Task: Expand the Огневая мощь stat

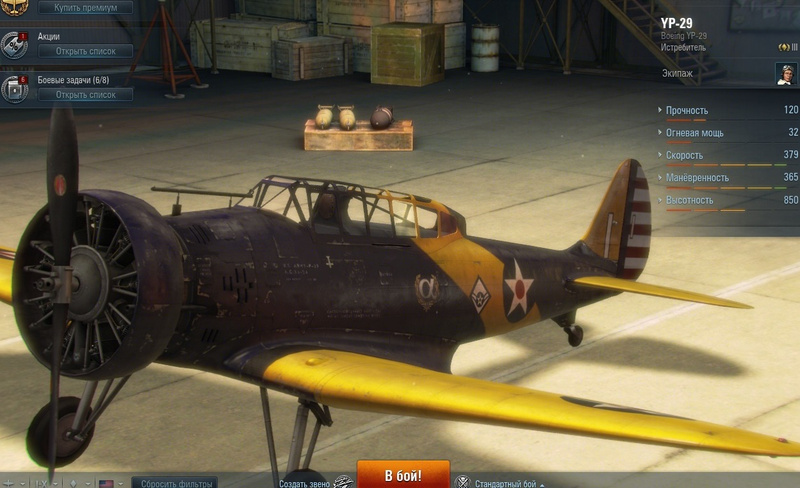Action: click(694, 133)
